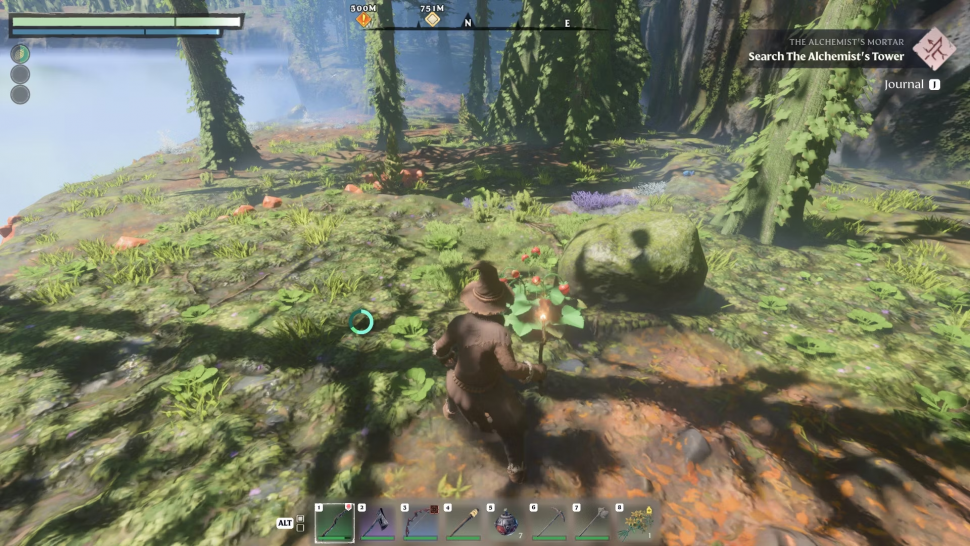The height and width of the screenshot is (546, 970).
Task: Click the orange quest marker on compass
Action: (x=364, y=19)
